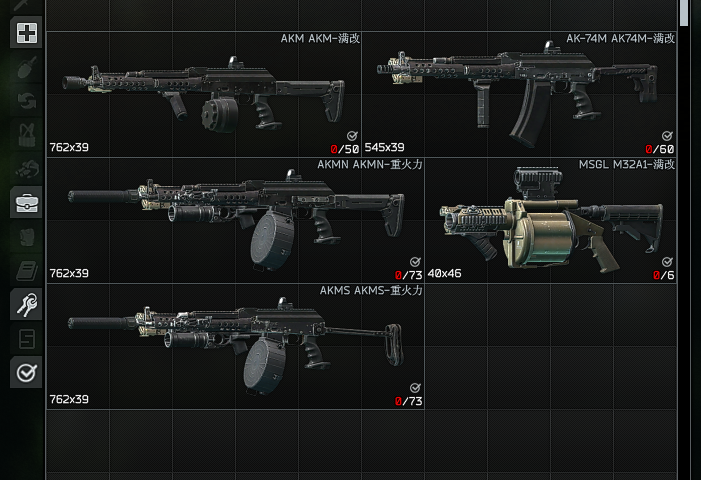
Task: Choose the AK-74M preset rifle
Action: click(519, 93)
